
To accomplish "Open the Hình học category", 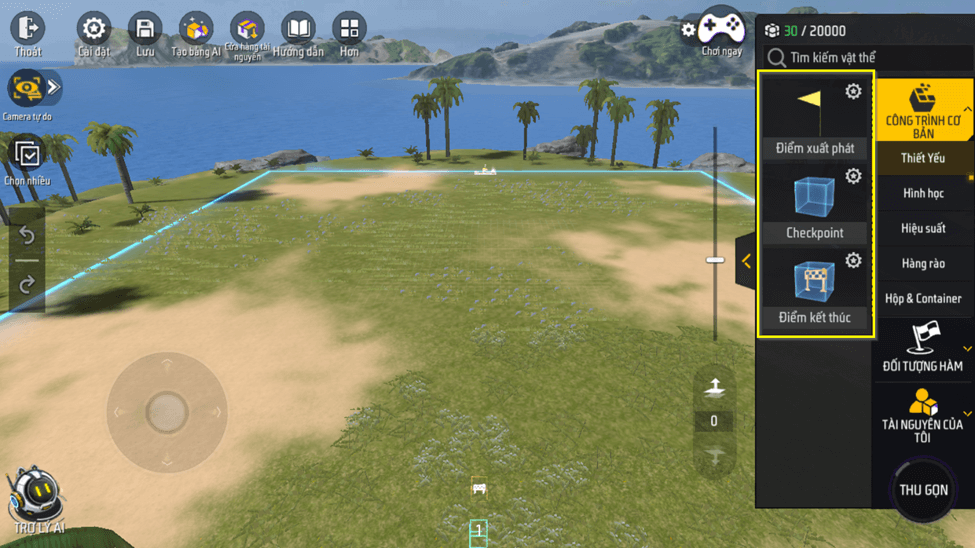I will pos(923,193).
